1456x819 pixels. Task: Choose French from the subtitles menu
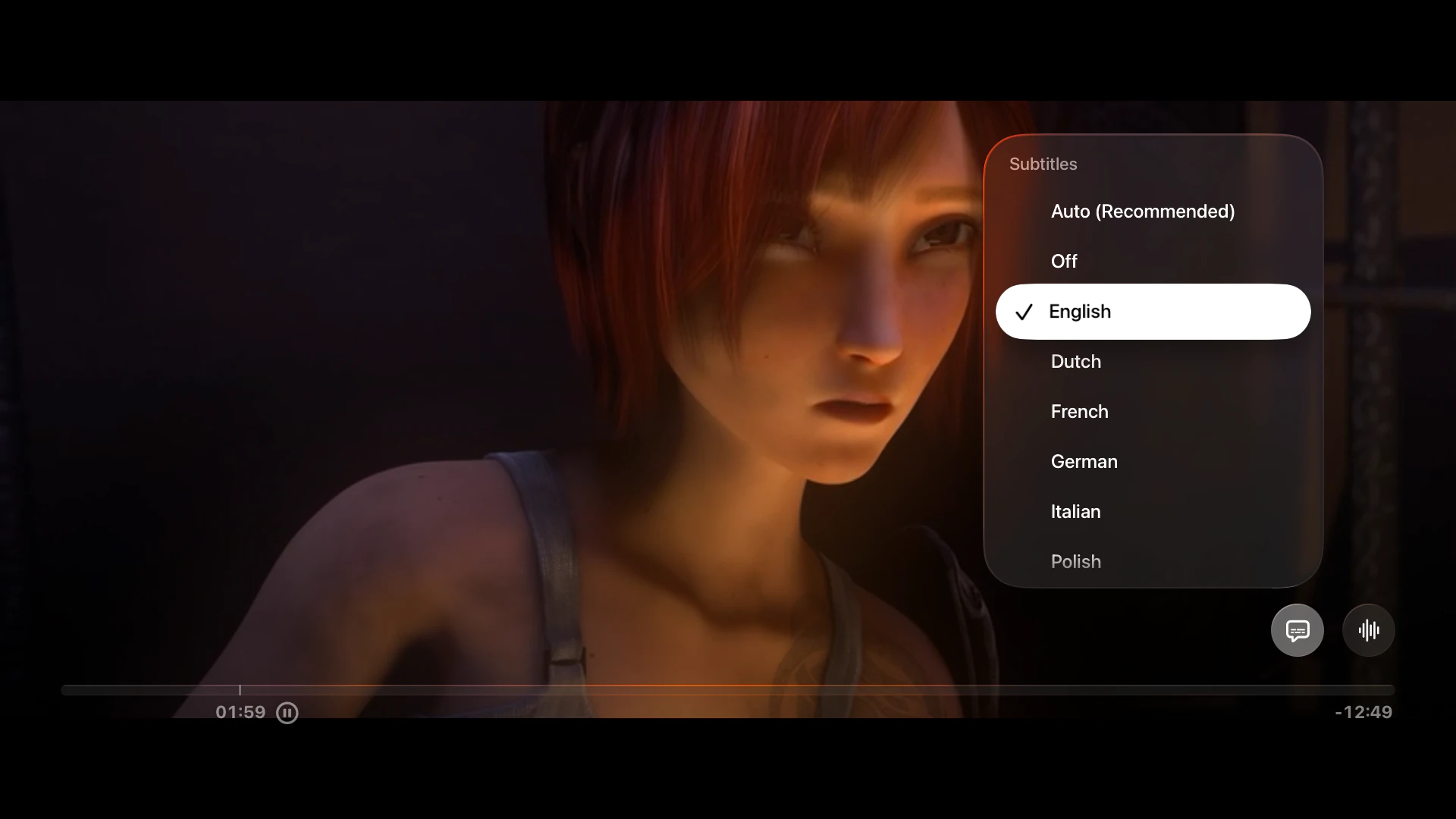(x=1079, y=412)
